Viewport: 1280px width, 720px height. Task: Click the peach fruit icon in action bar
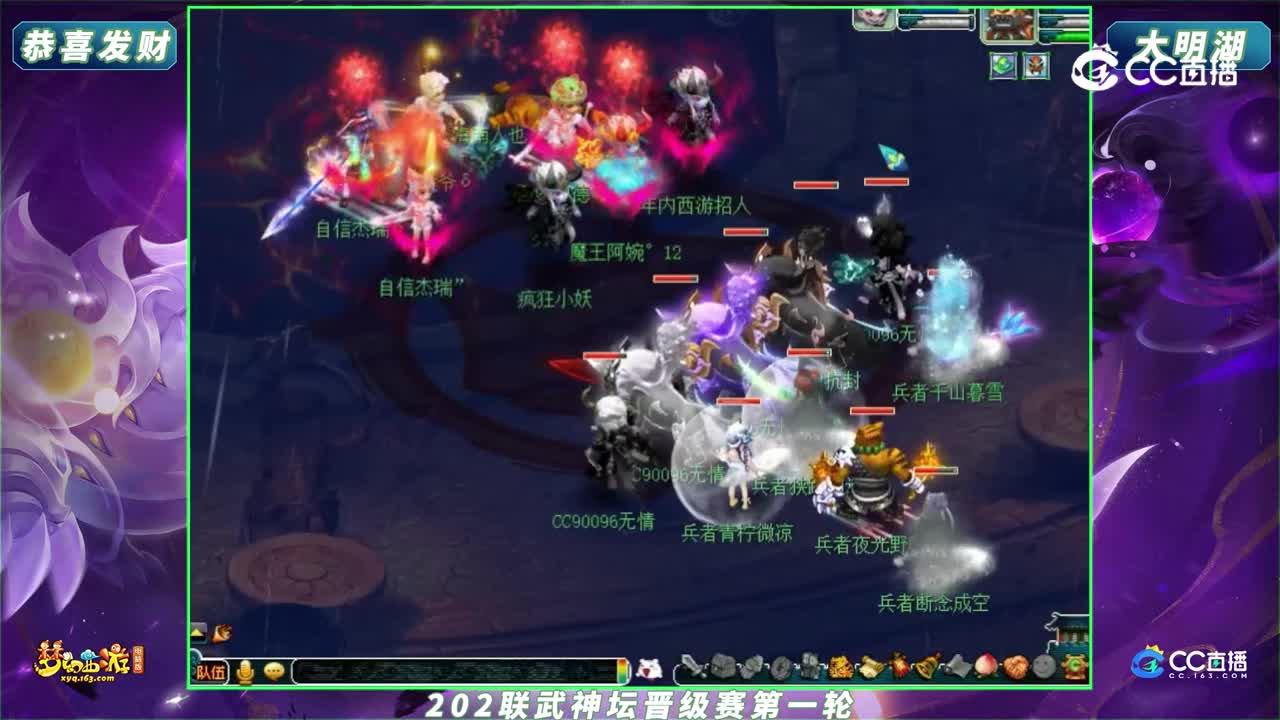pyautogui.click(x=985, y=666)
